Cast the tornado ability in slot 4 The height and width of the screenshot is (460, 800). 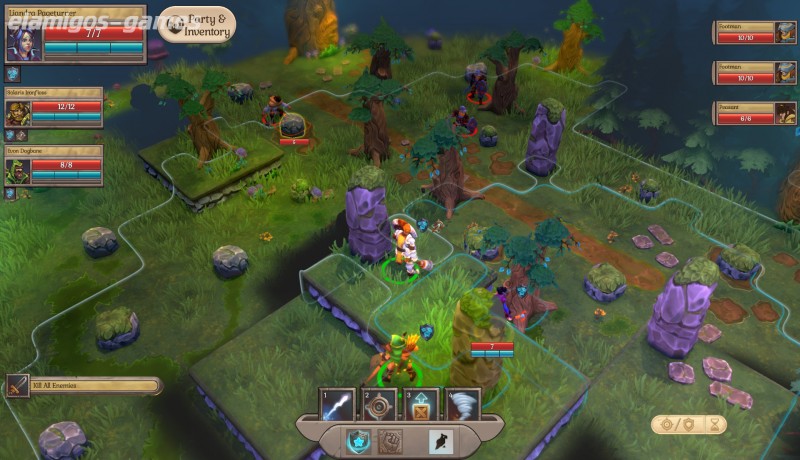click(463, 405)
